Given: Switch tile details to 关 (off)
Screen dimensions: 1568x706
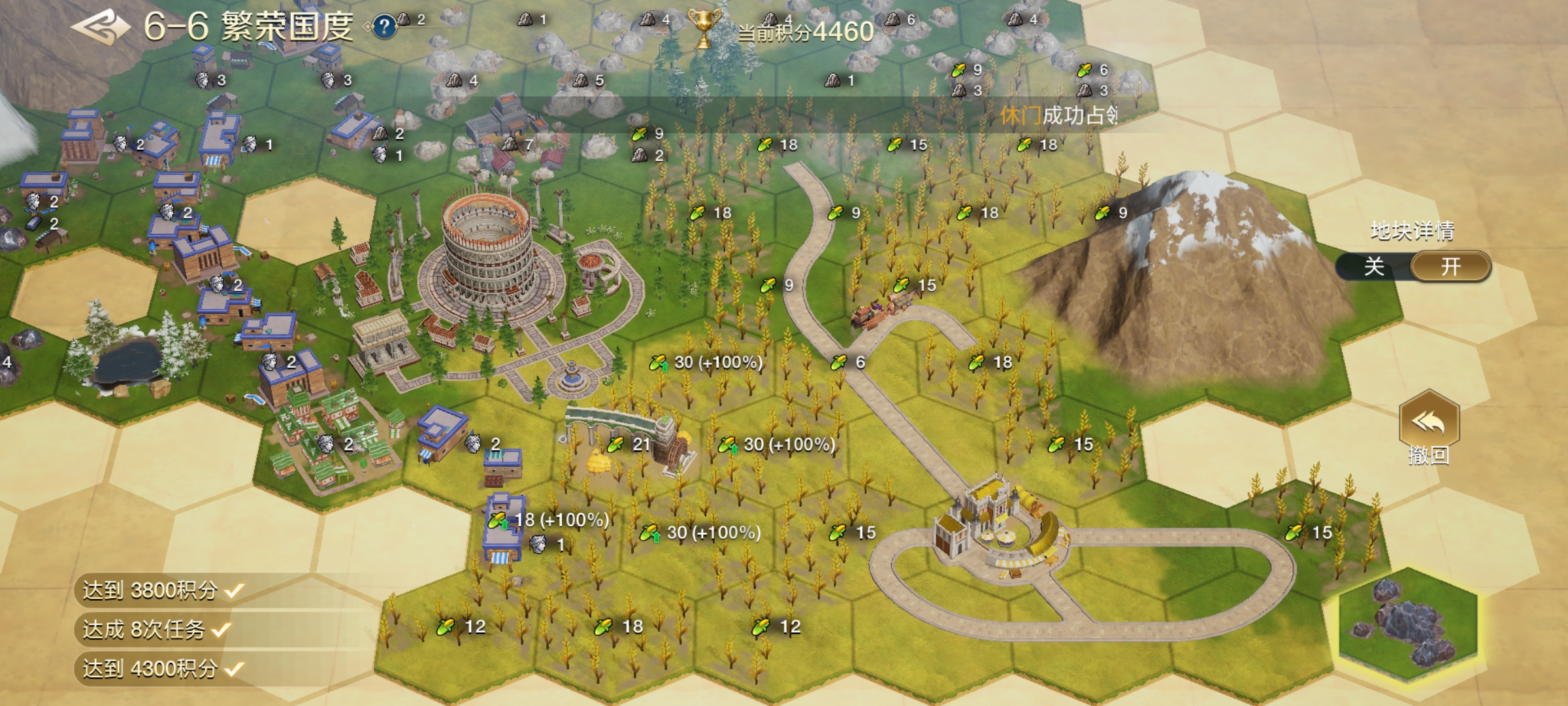Looking at the screenshot, I should (x=1374, y=267).
